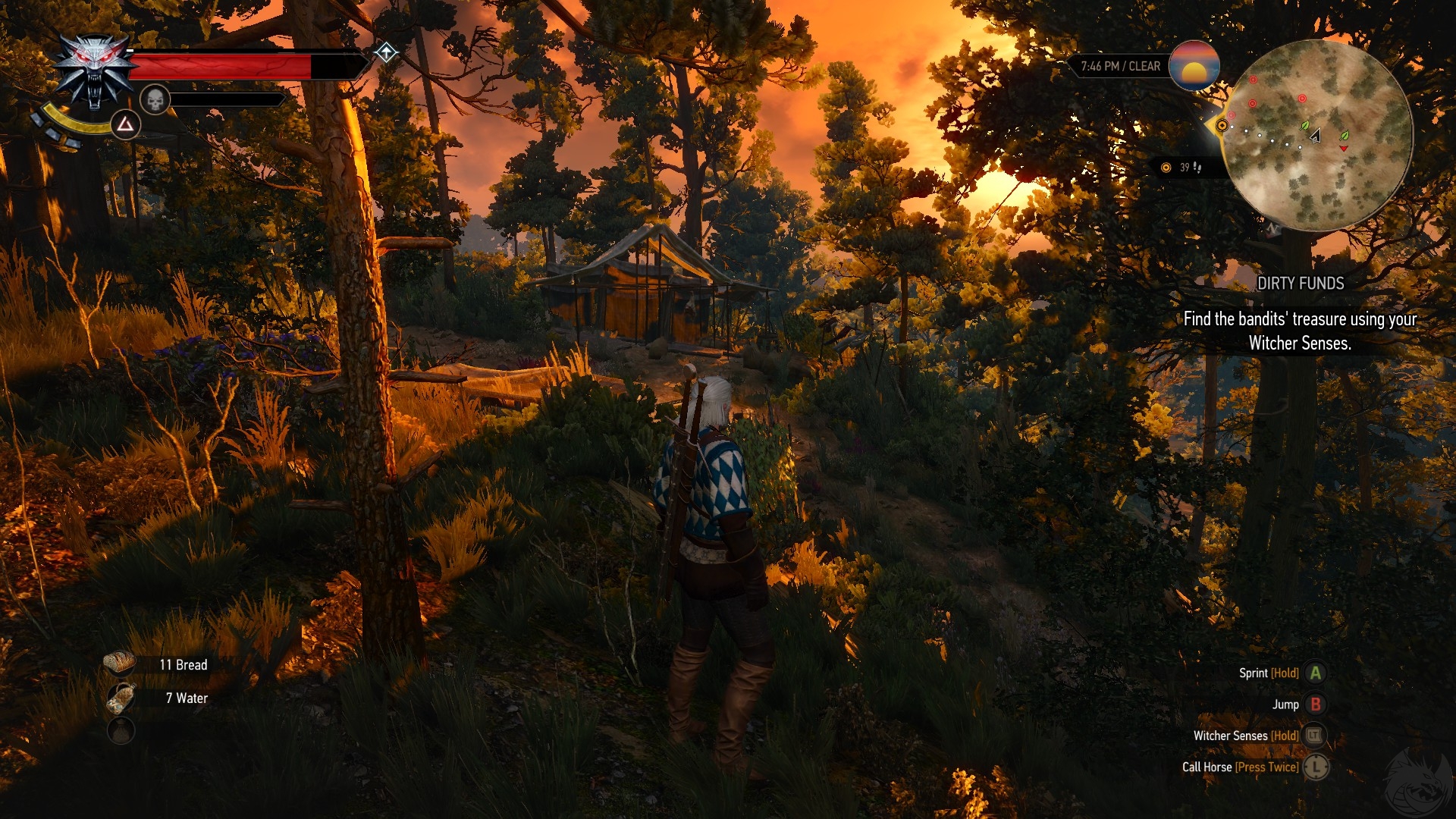Click the sunset weather icon
Screen dimensions: 1456x819
[1194, 66]
